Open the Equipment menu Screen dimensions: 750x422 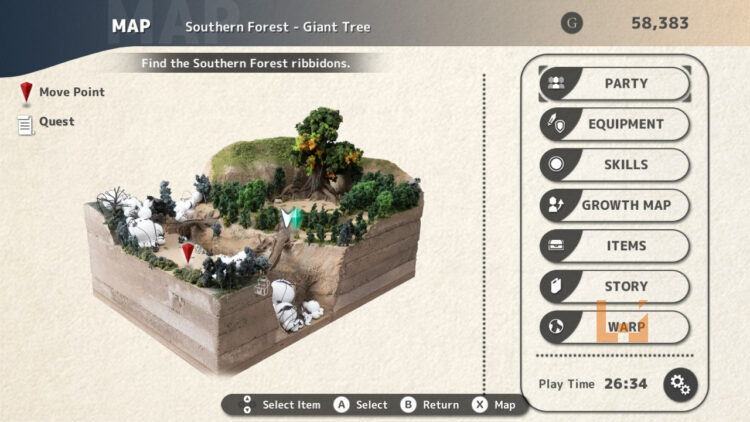click(x=615, y=124)
